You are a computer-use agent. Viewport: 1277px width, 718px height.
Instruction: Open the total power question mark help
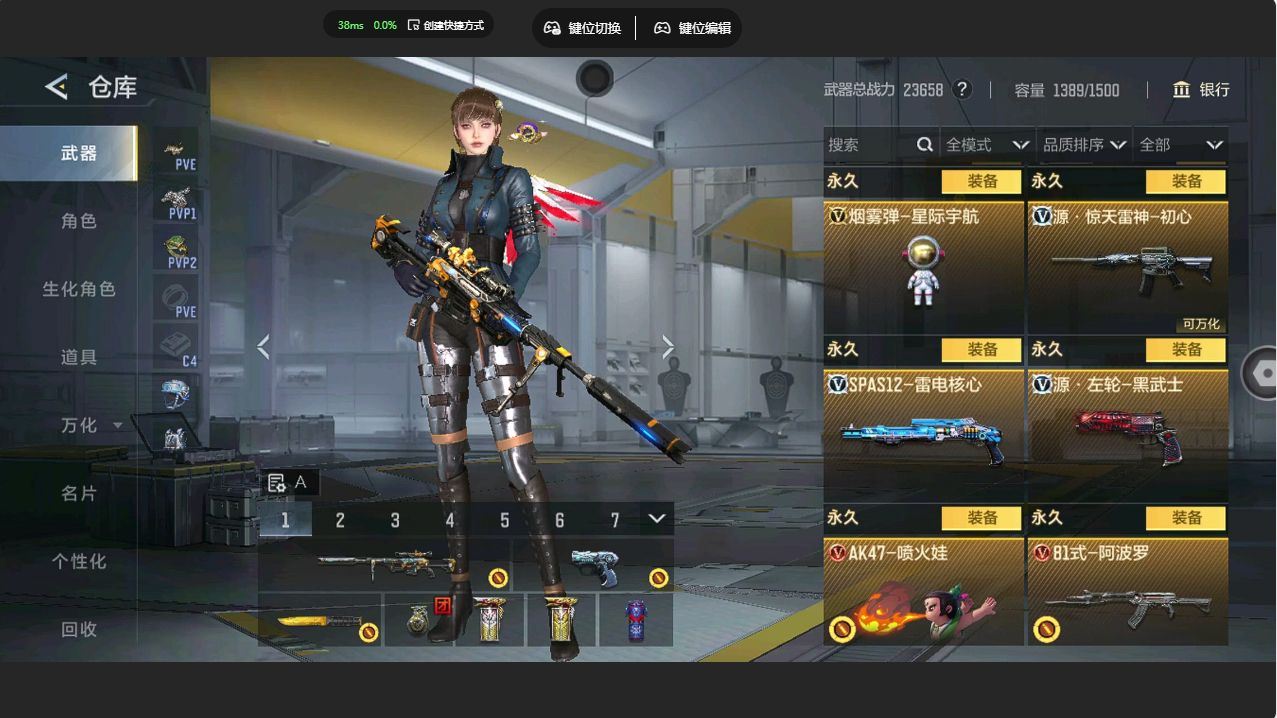pos(962,89)
